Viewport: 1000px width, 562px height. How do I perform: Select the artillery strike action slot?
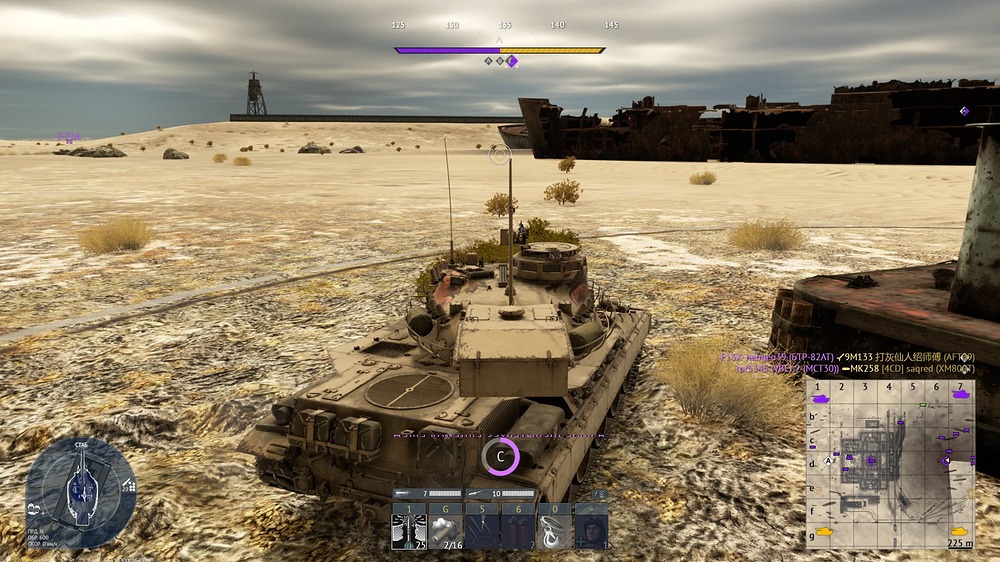pyautogui.click(x=482, y=530)
